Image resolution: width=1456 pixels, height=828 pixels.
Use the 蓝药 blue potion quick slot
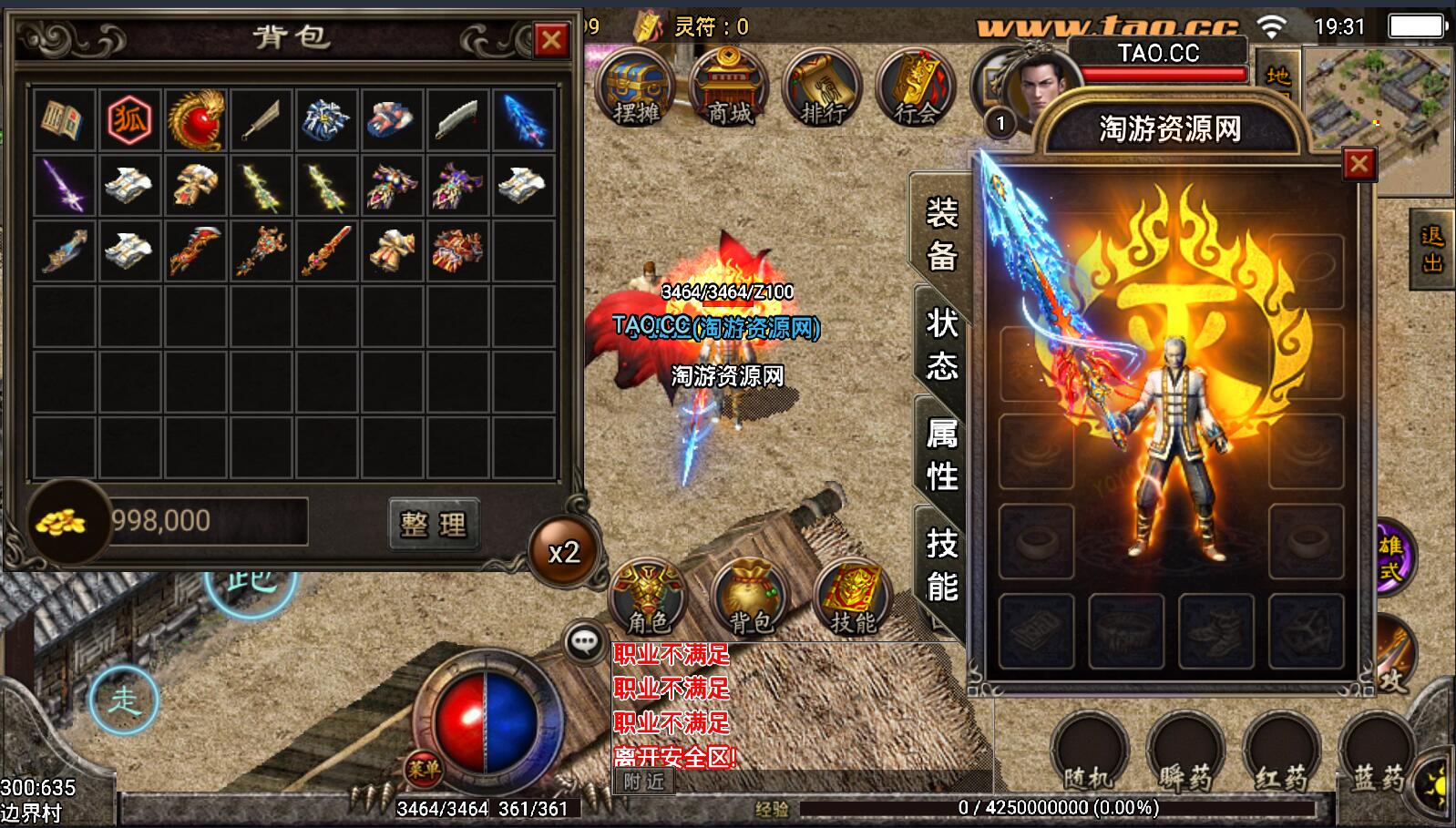pos(1376,752)
